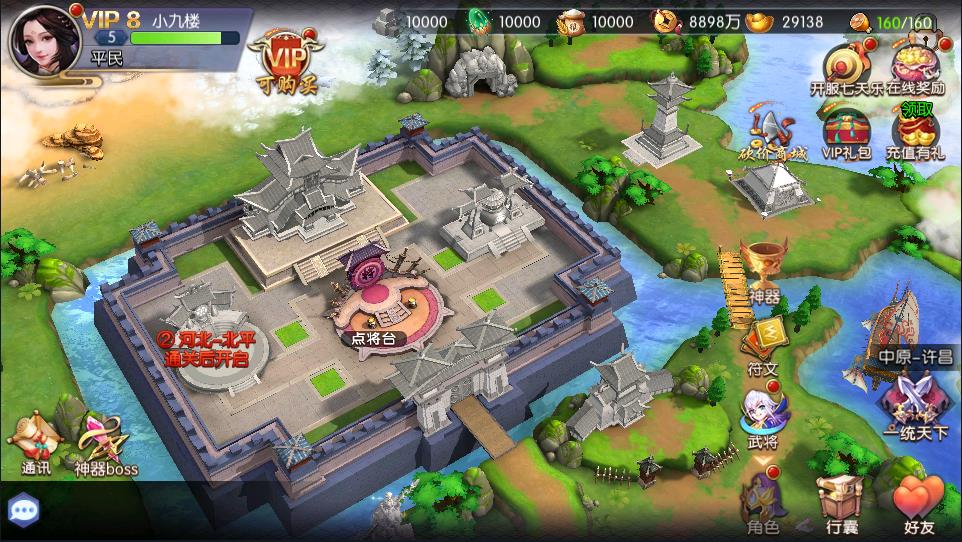Open the 神器 artifact menu
This screenshot has height=542, width=962.
pos(763,270)
